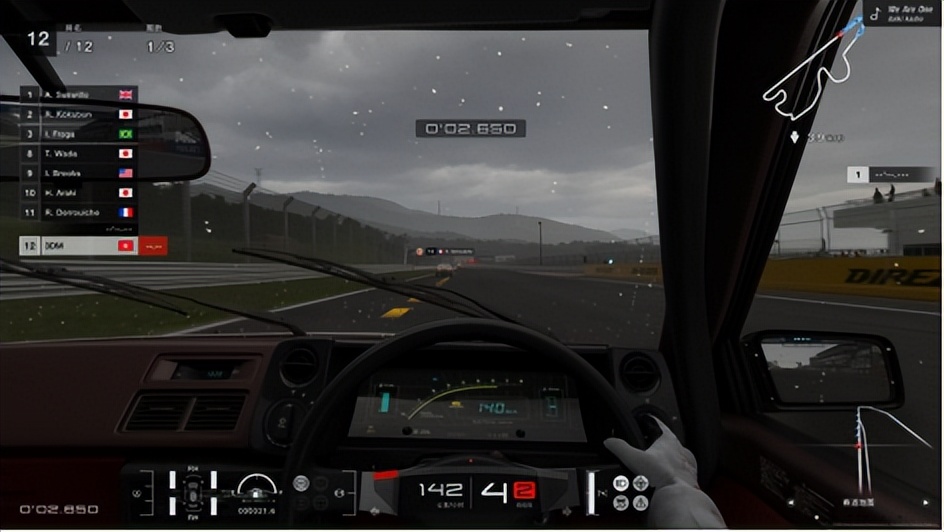Click the We Are One music track banner
Image resolution: width=944 pixels, height=532 pixels.
901,14
